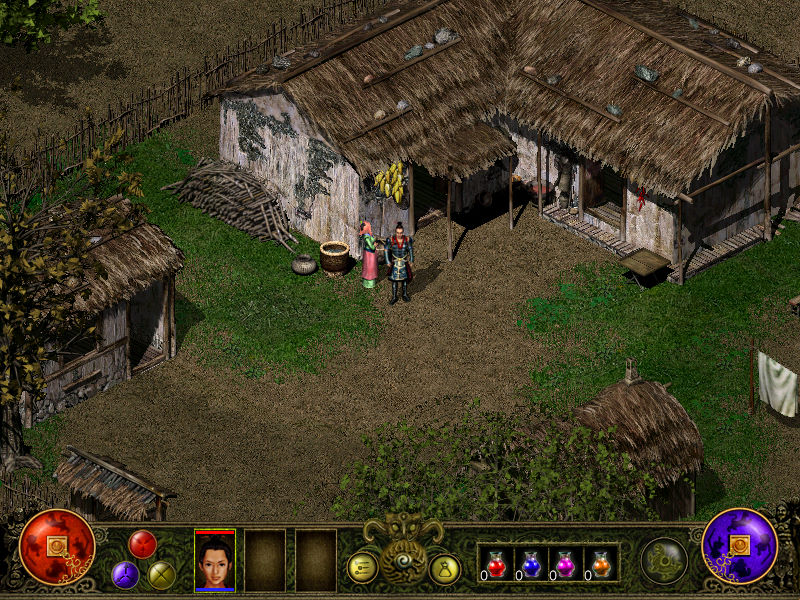Screen dimensions: 800x600
Task: Click the golden face emblem on the bar
Action: [402, 541]
